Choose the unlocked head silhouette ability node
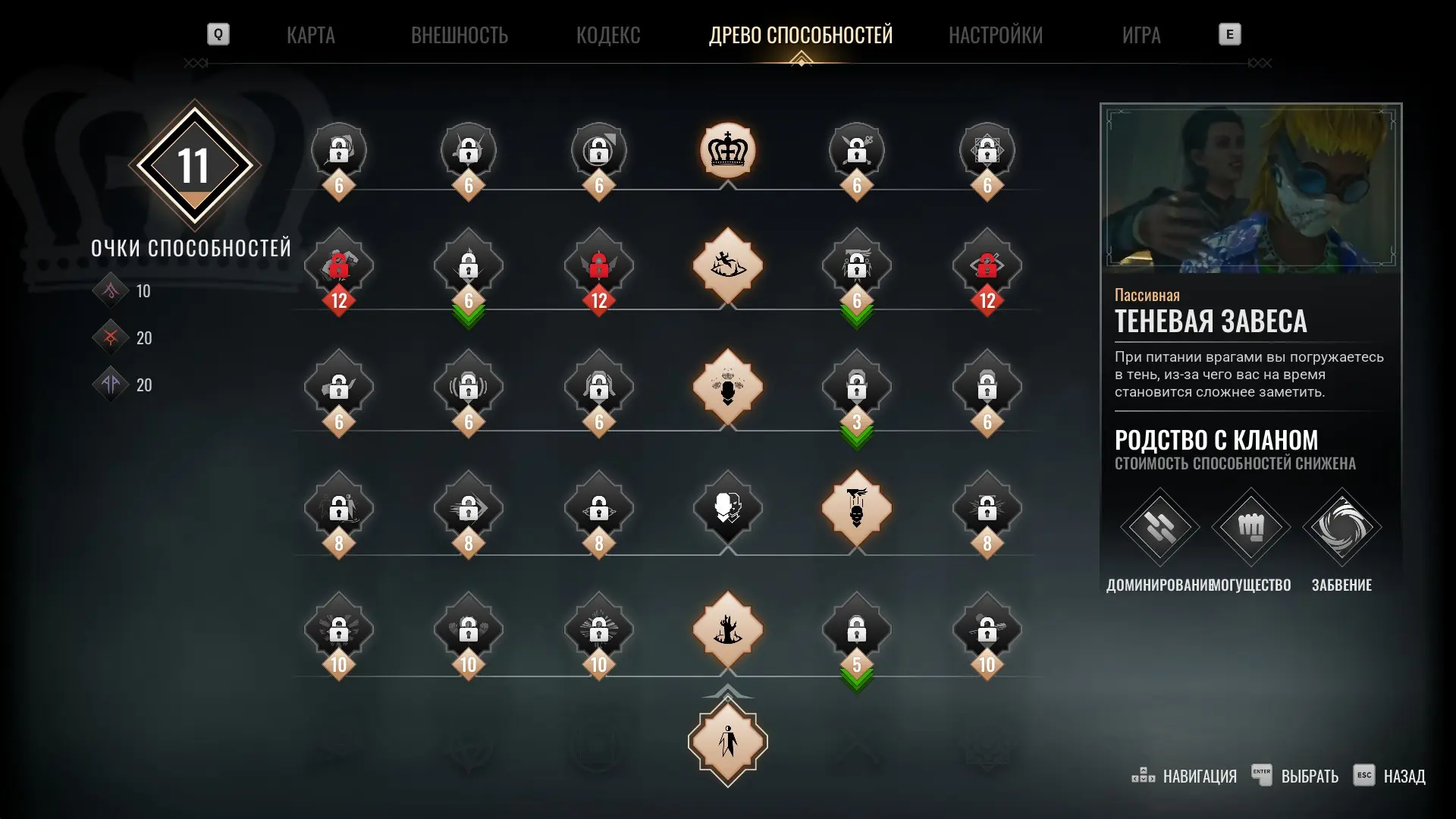This screenshot has width=1456, height=819. [727, 387]
